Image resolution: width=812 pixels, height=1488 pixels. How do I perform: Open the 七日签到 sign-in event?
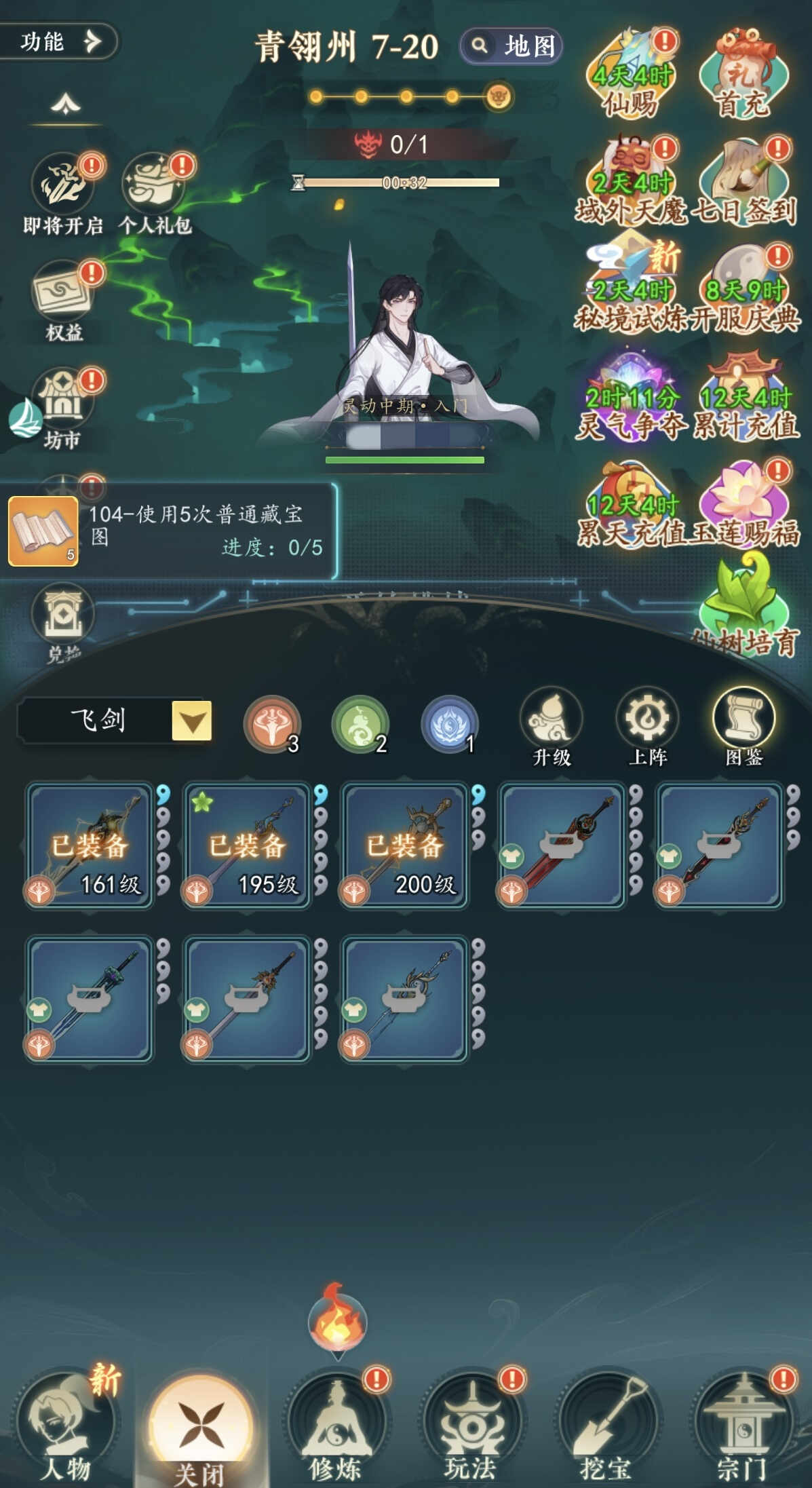pyautogui.click(x=745, y=183)
